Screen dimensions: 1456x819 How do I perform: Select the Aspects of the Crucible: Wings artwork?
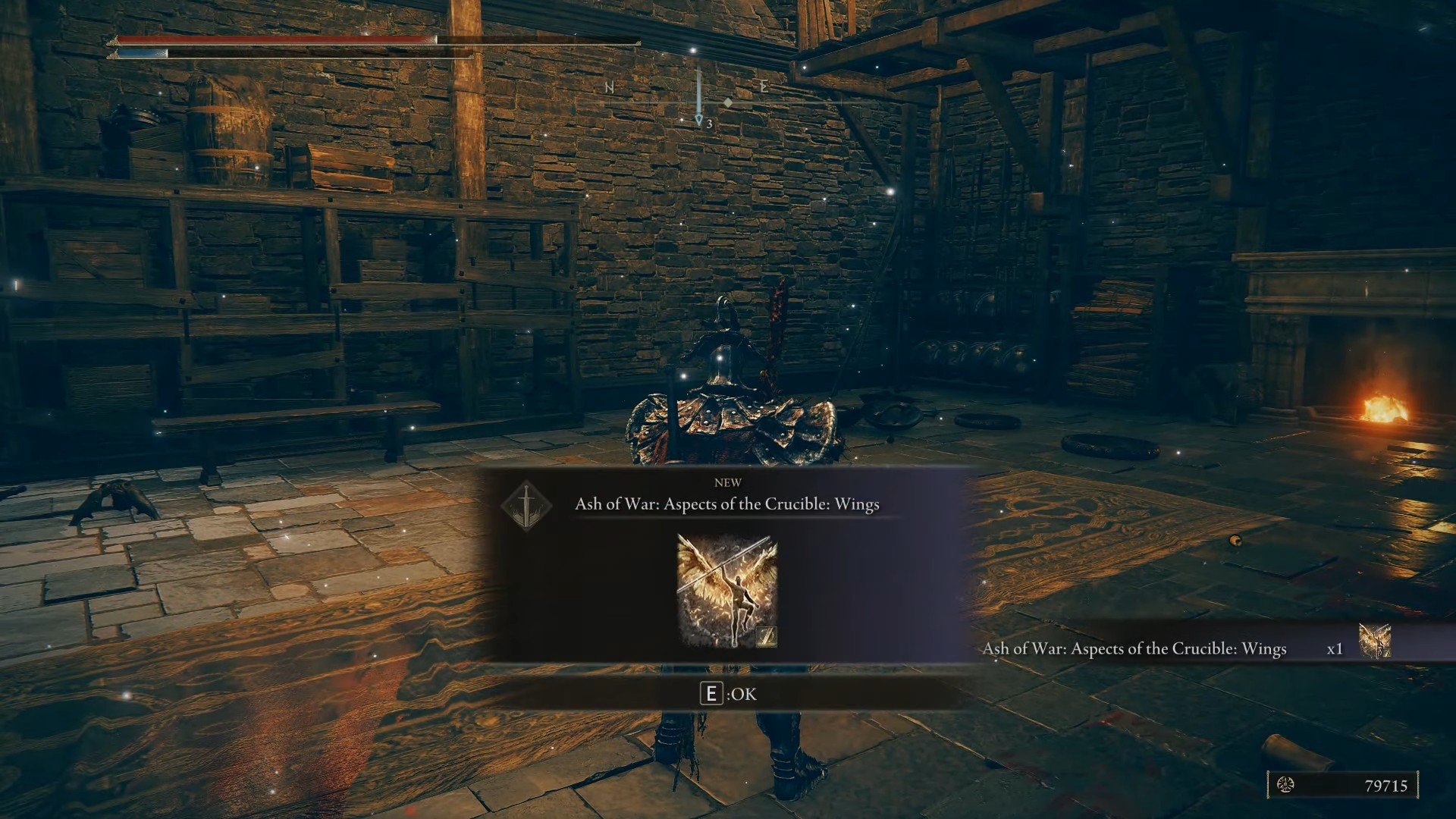tap(727, 591)
